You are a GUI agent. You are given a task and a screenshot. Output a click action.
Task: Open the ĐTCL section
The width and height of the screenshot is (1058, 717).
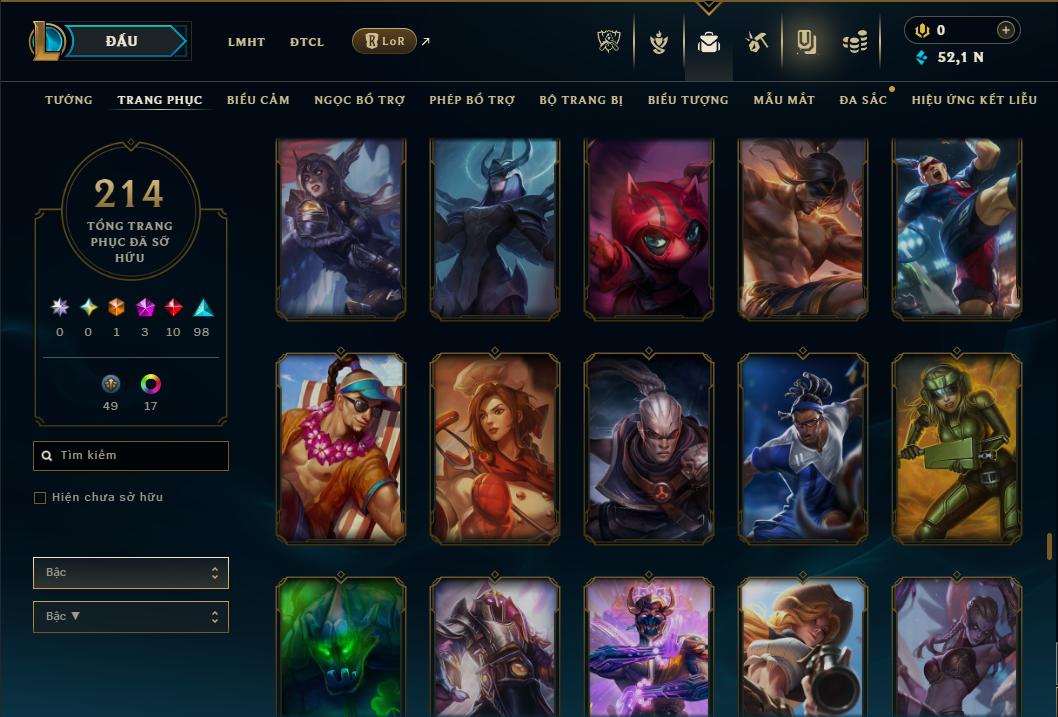click(x=307, y=42)
